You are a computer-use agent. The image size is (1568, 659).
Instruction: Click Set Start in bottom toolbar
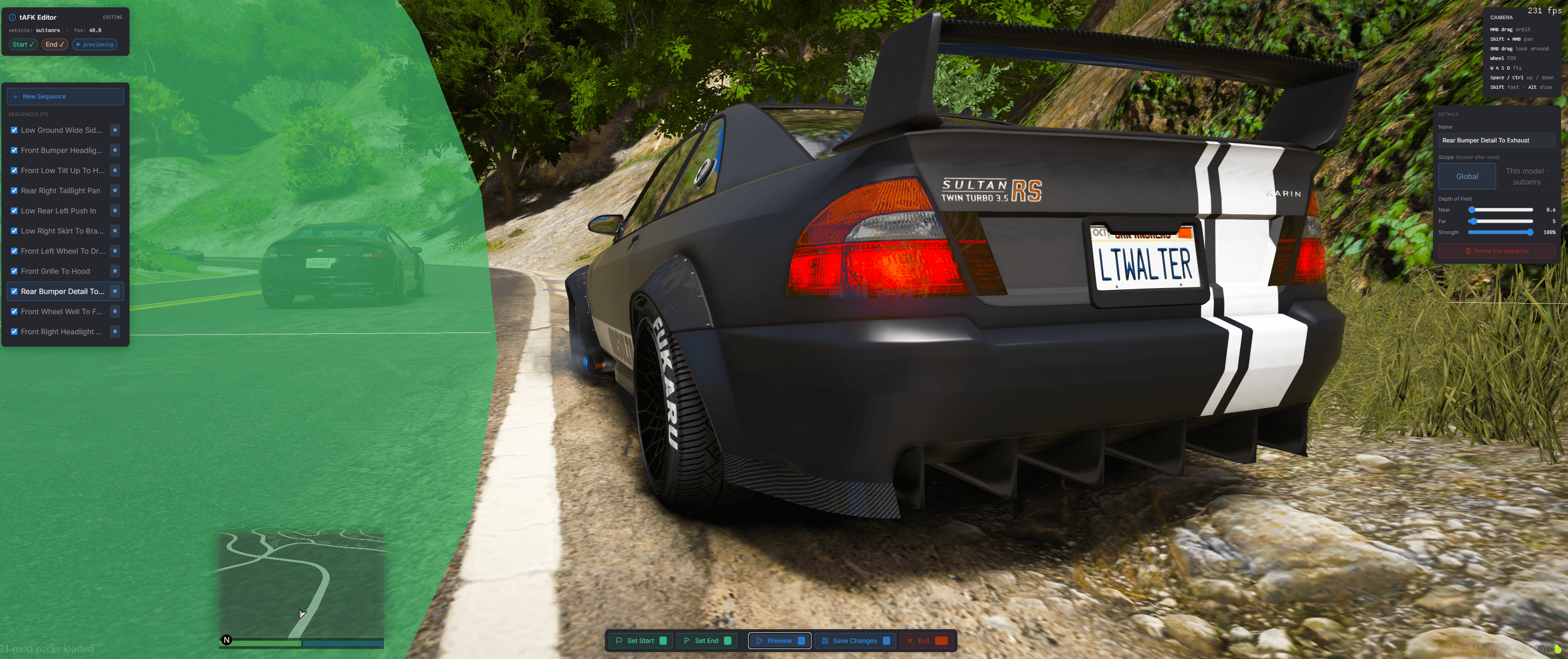click(x=640, y=641)
